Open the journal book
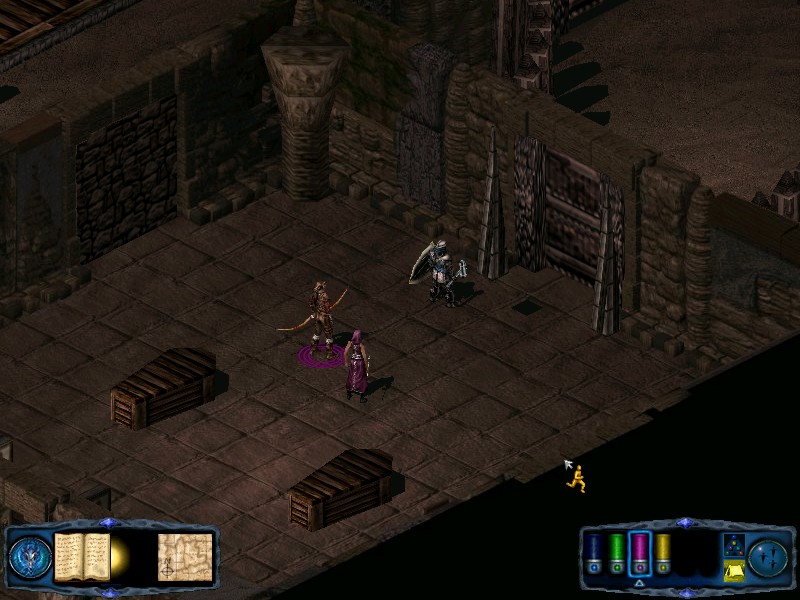Screen dimensions: 800x600 pyautogui.click(x=82, y=556)
